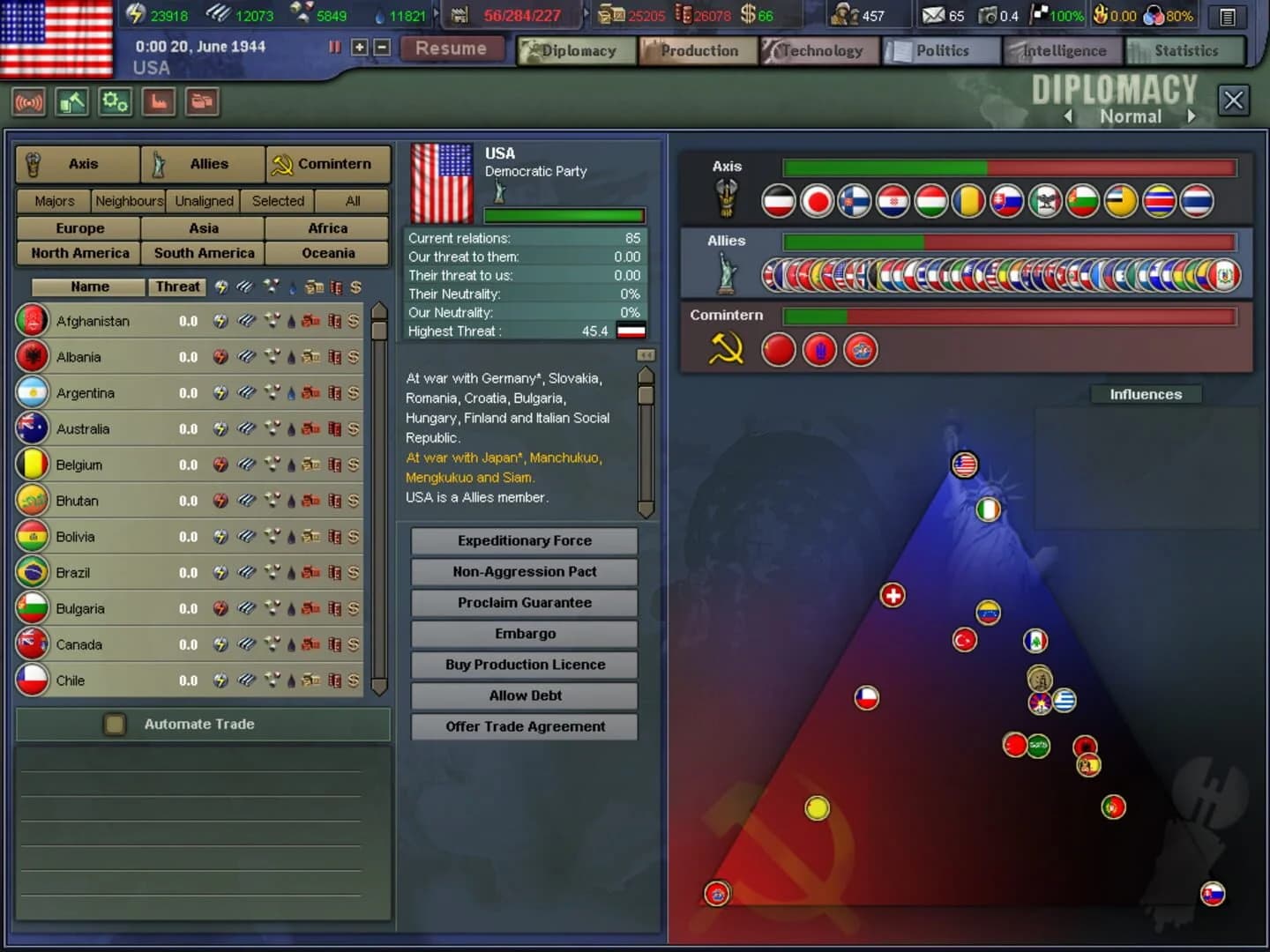The width and height of the screenshot is (1270, 952).
Task: Pause the game with the pause button
Action: point(333,48)
